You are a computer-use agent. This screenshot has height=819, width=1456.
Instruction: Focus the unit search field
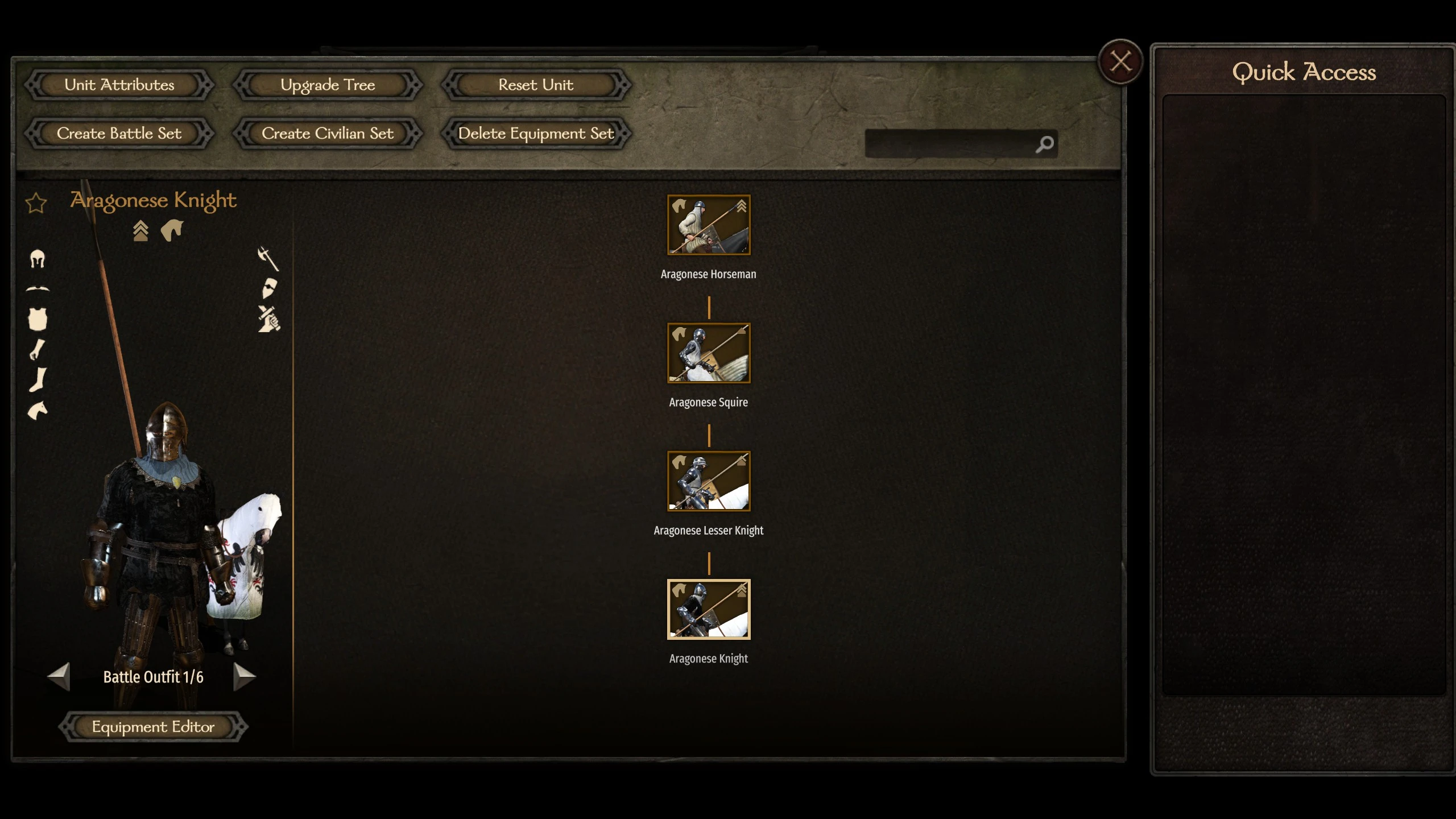pyautogui.click(x=950, y=144)
